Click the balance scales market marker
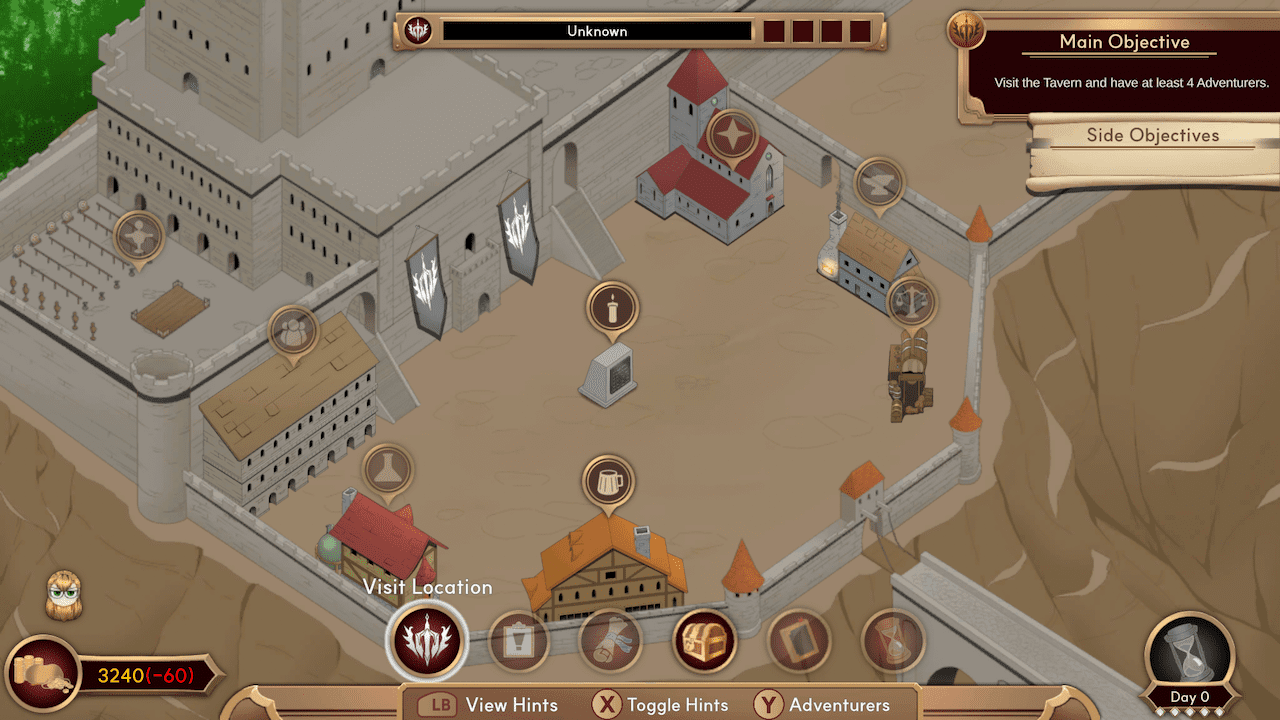1280x720 pixels. click(911, 301)
